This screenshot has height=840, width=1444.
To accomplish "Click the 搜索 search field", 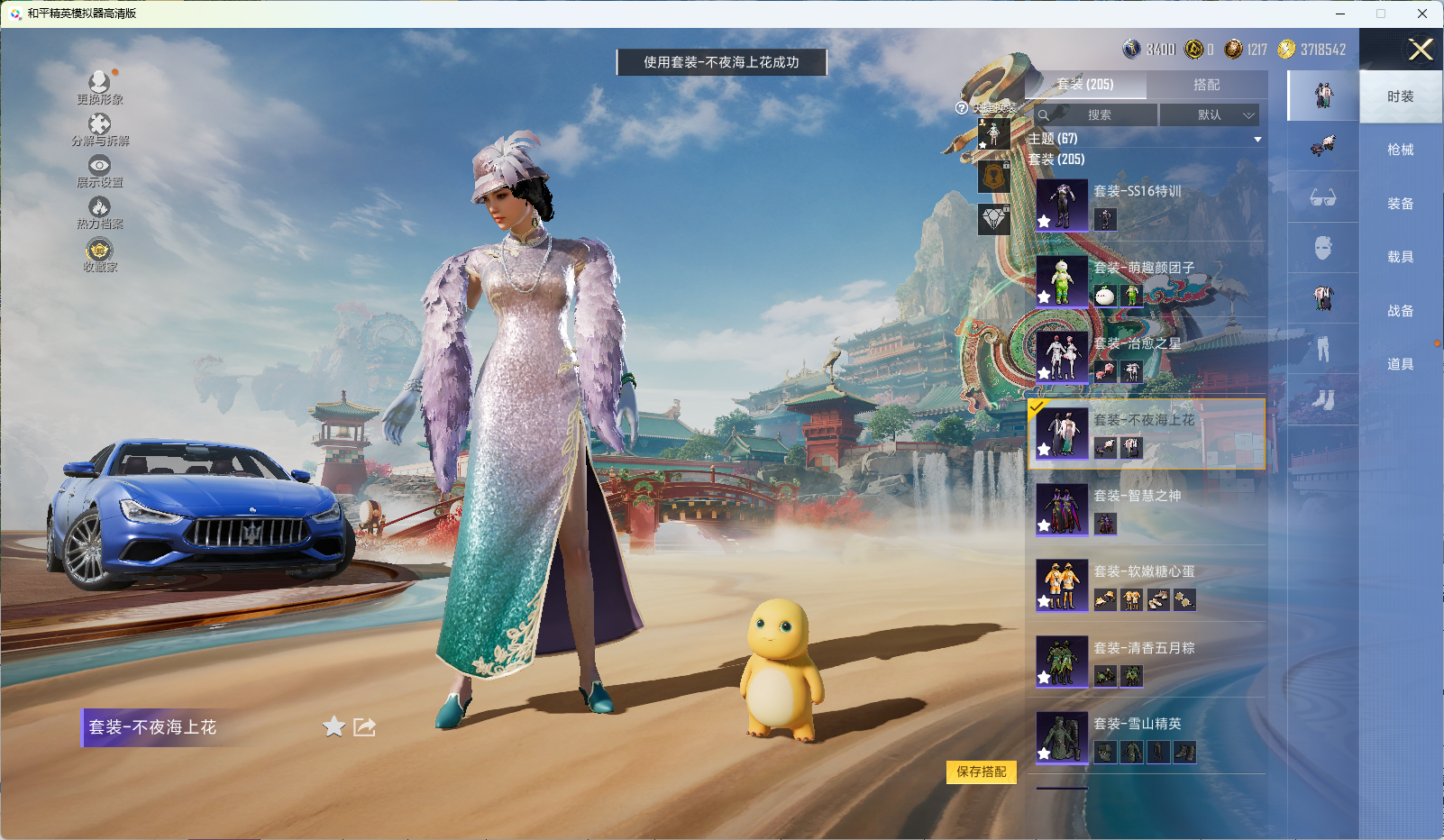I will pos(1098,115).
